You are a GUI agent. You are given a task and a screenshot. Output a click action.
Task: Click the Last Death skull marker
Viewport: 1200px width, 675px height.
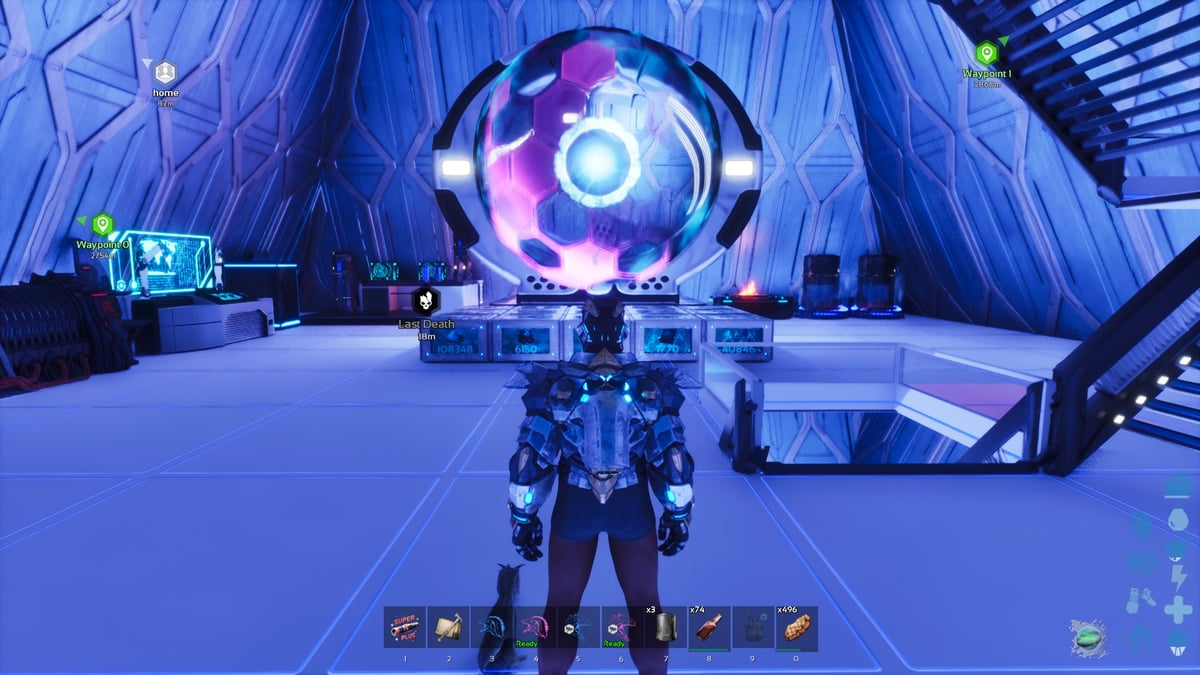(426, 300)
